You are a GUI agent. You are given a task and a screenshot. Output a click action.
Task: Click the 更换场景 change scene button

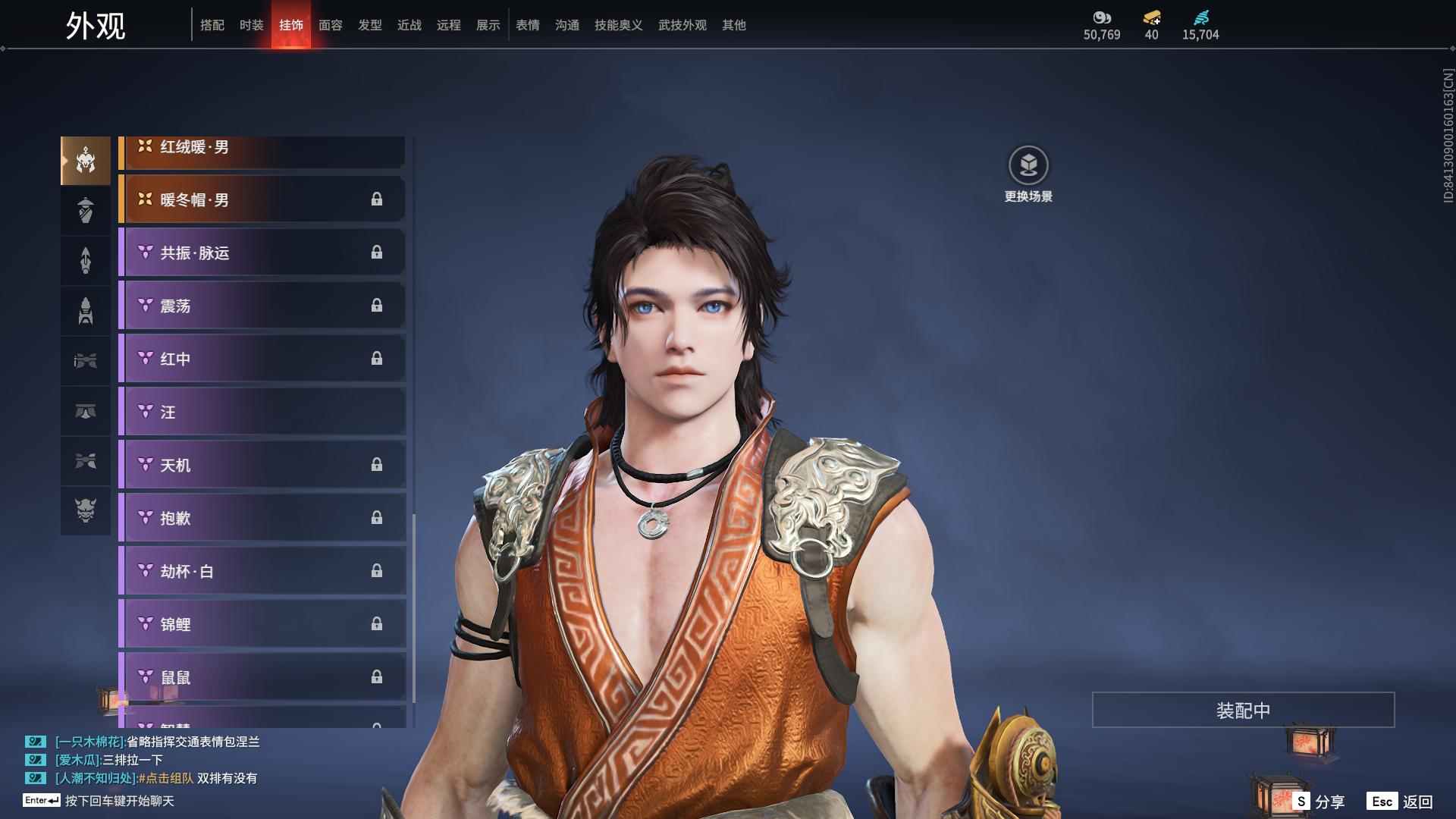click(x=1028, y=174)
